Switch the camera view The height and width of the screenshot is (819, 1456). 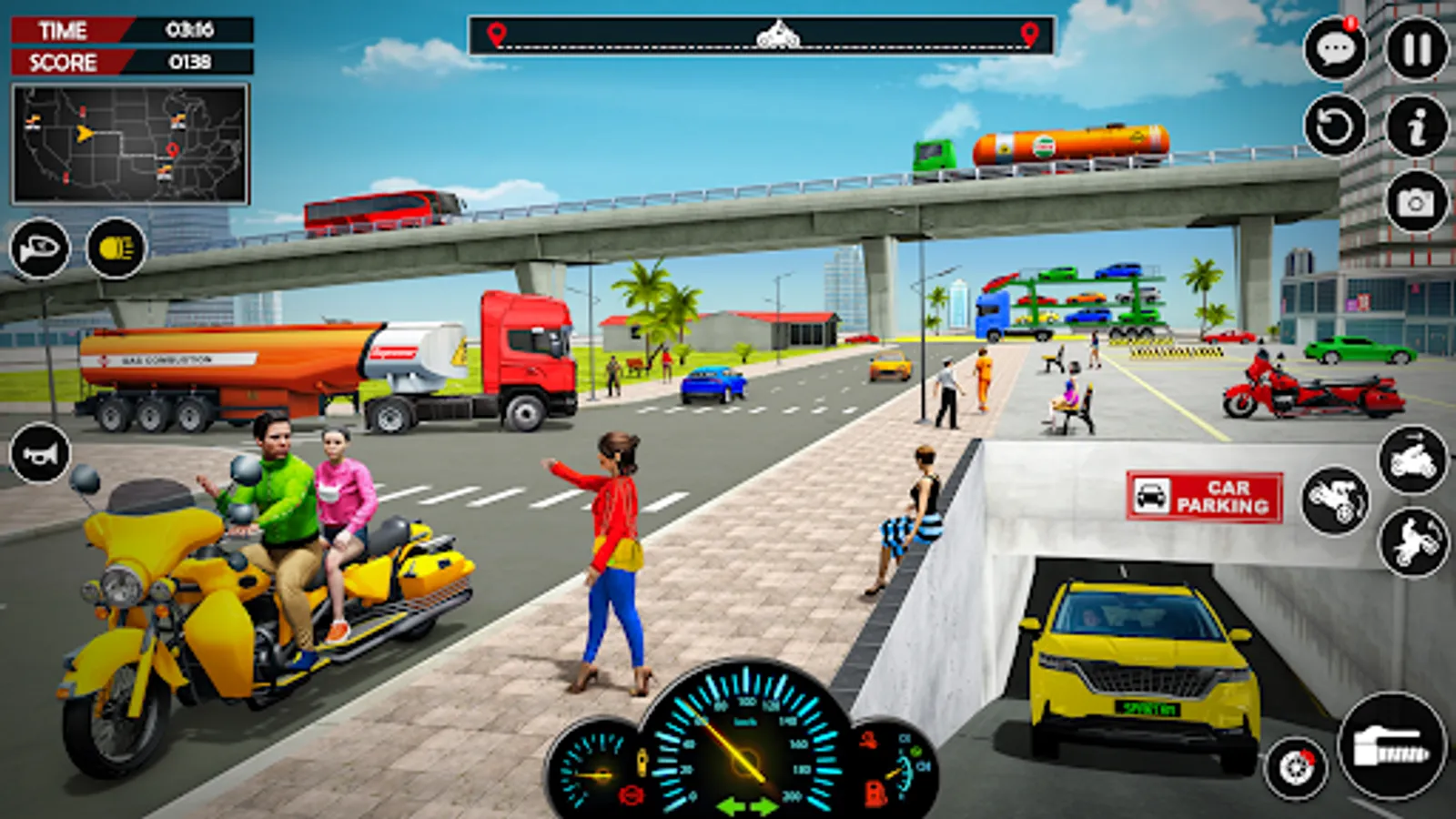1416,202
